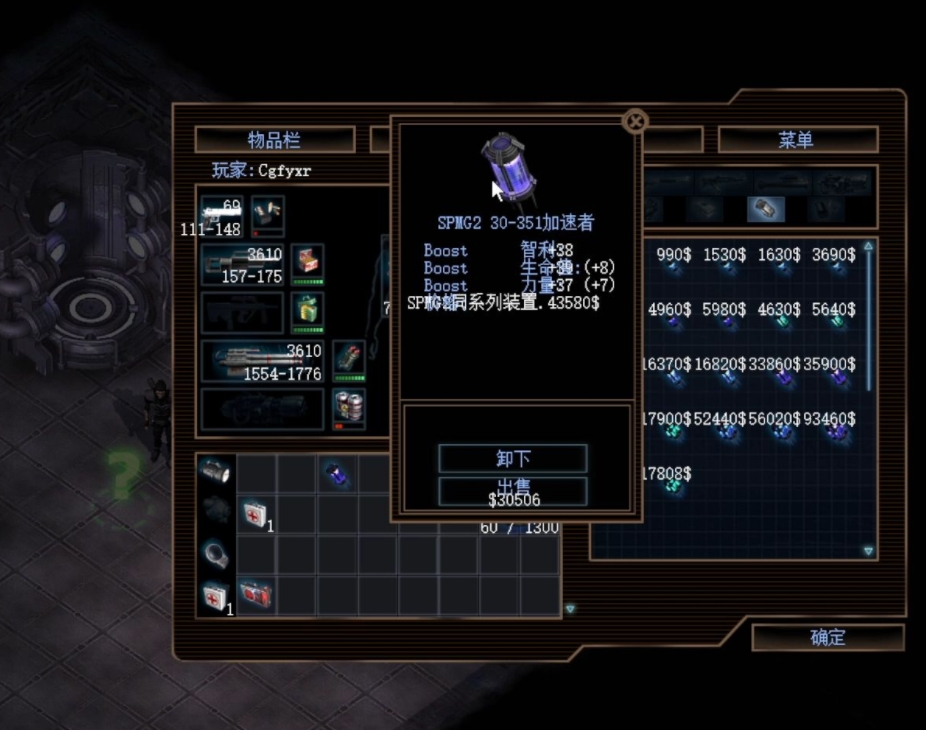Screen dimensions: 926x730
Task: Click the red medkit case in inventory
Action: (256, 595)
